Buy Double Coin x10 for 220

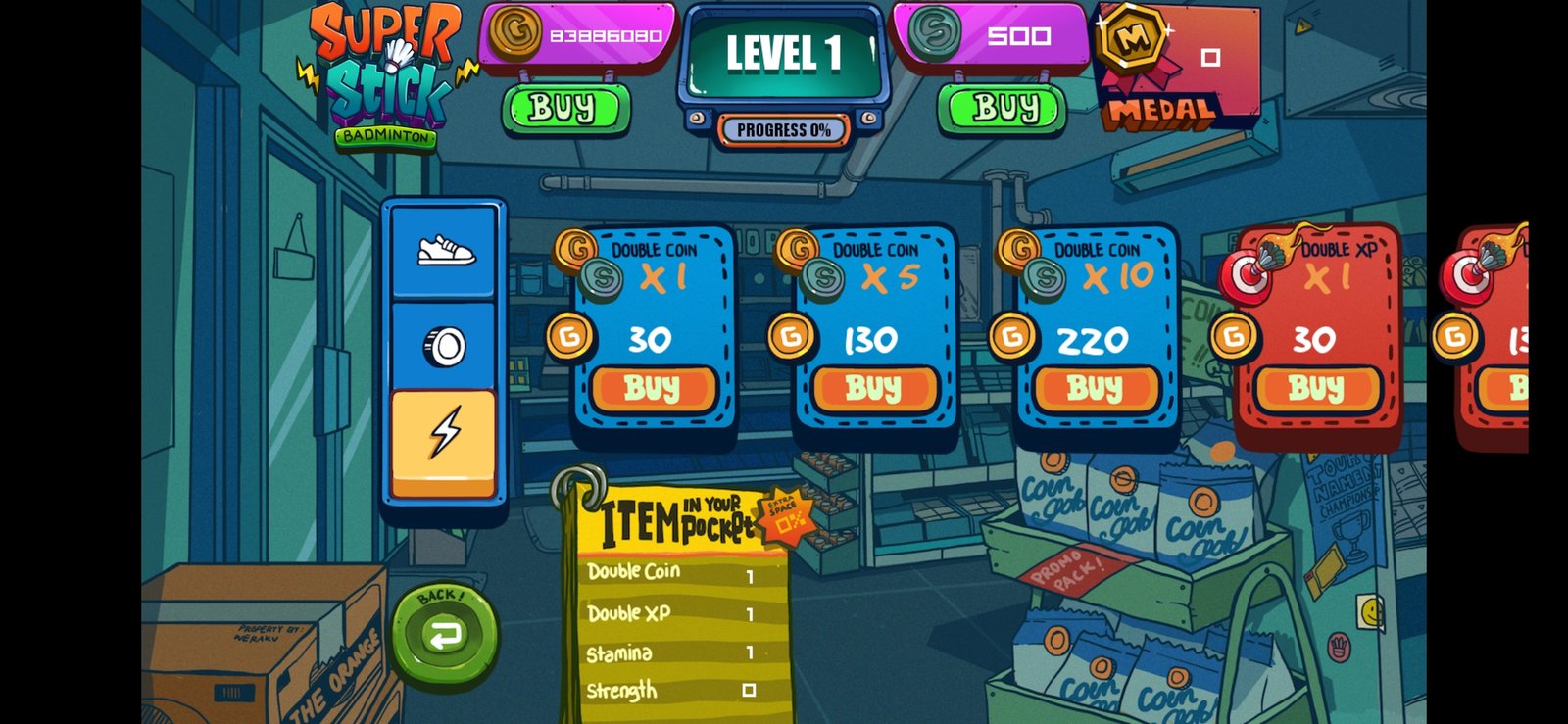1095,389
